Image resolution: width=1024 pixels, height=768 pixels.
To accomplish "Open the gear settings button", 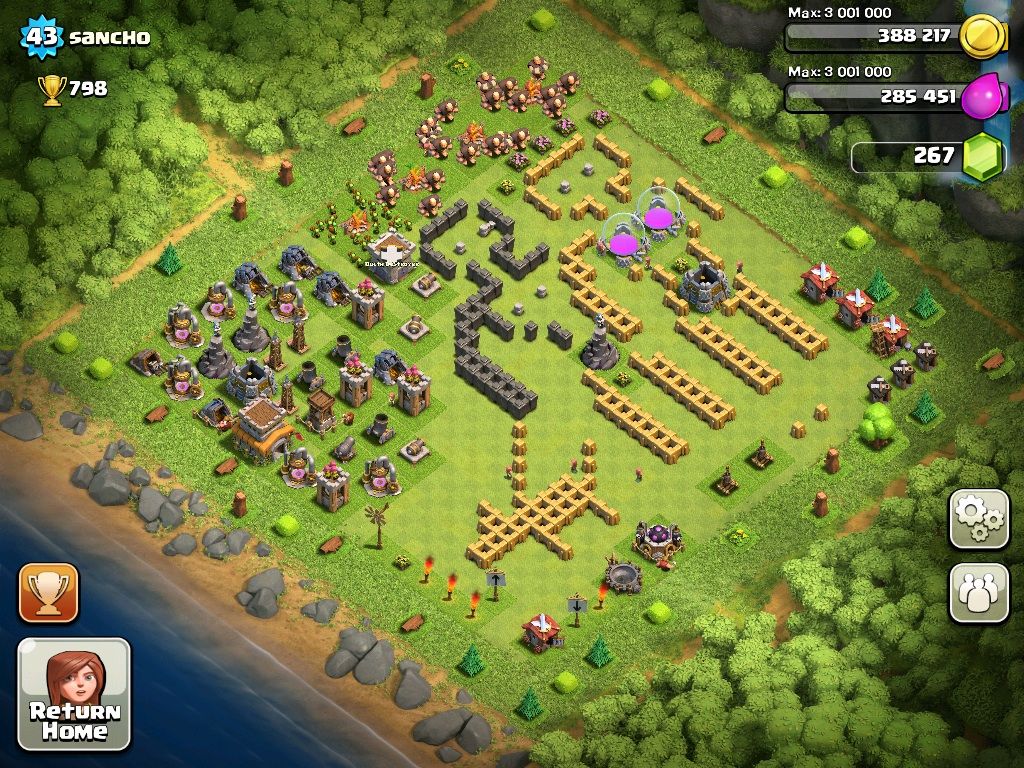I will 979,519.
